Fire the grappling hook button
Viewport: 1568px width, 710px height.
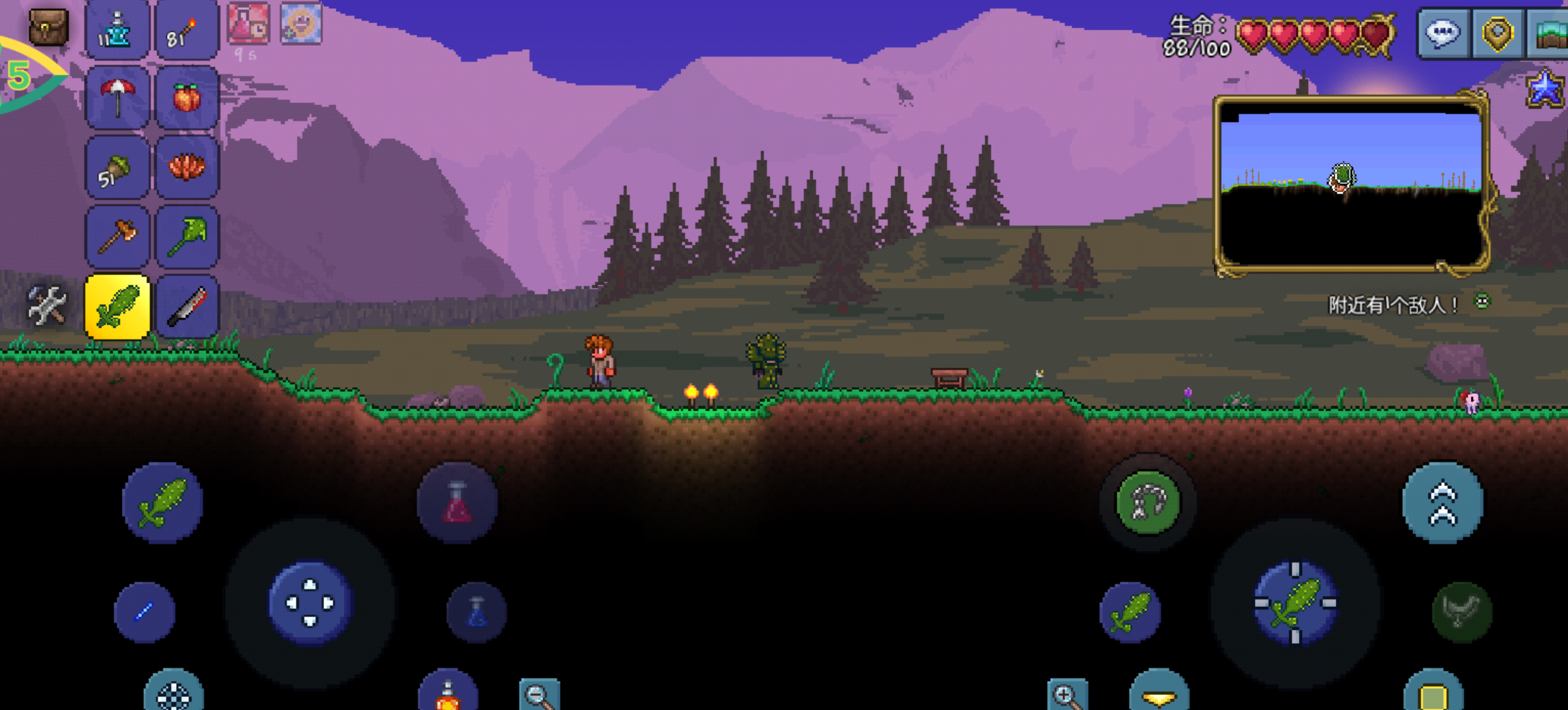1148,503
